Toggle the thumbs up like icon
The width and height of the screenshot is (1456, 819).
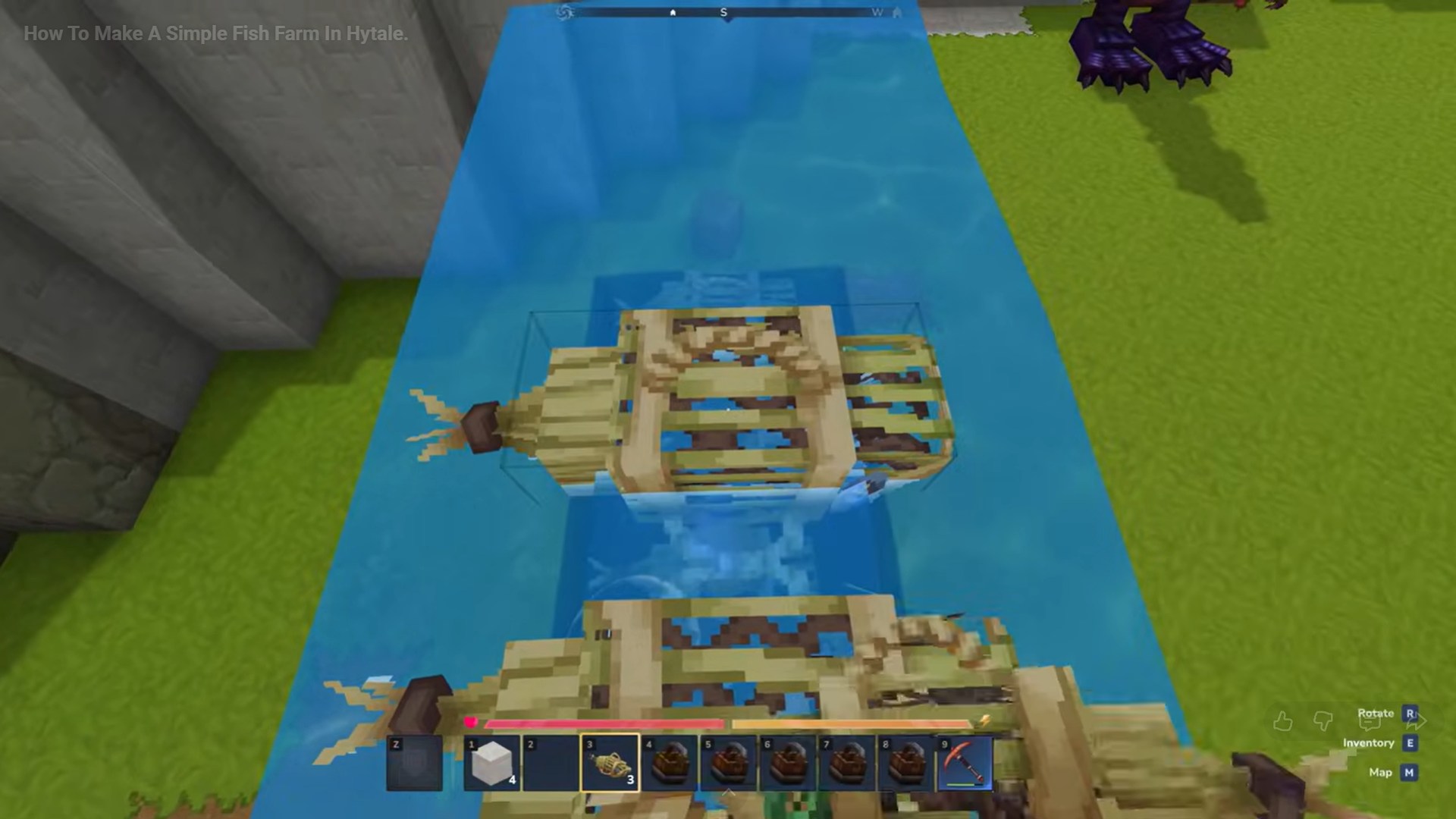click(x=1283, y=720)
